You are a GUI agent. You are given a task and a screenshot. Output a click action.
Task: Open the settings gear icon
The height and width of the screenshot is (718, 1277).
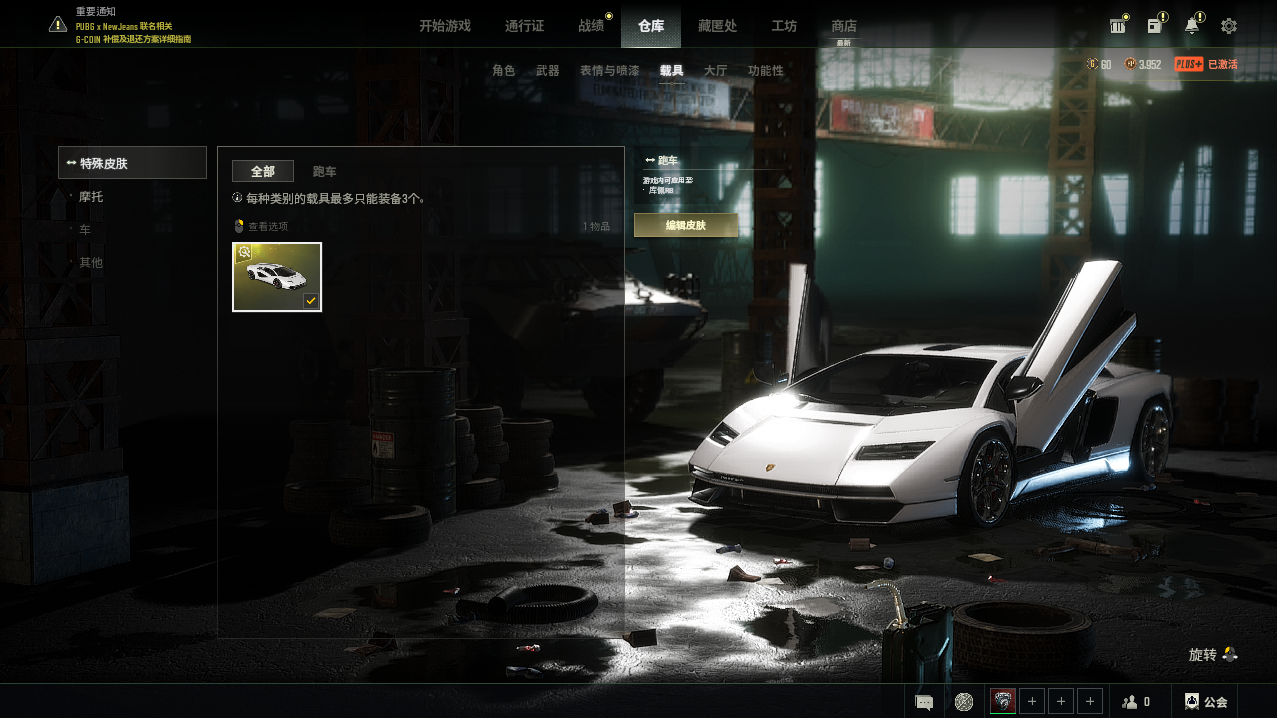(1229, 26)
